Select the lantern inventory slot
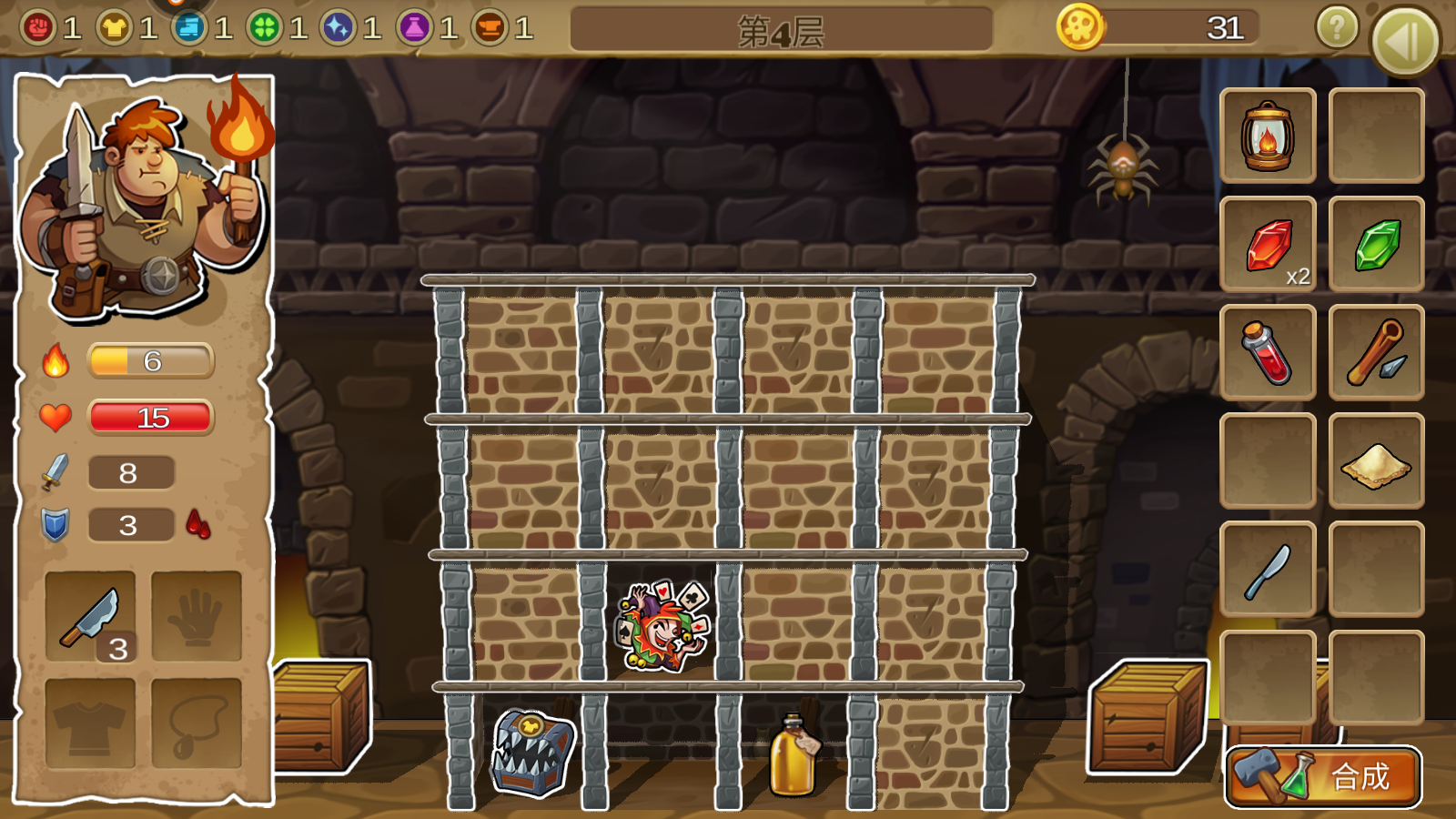1456x819 pixels. coord(1268,136)
